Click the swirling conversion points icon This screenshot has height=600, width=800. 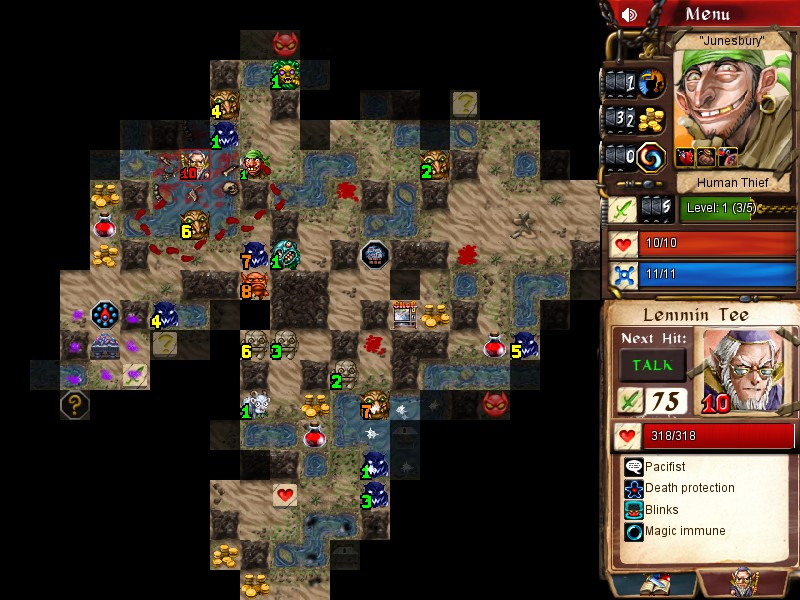[652, 157]
